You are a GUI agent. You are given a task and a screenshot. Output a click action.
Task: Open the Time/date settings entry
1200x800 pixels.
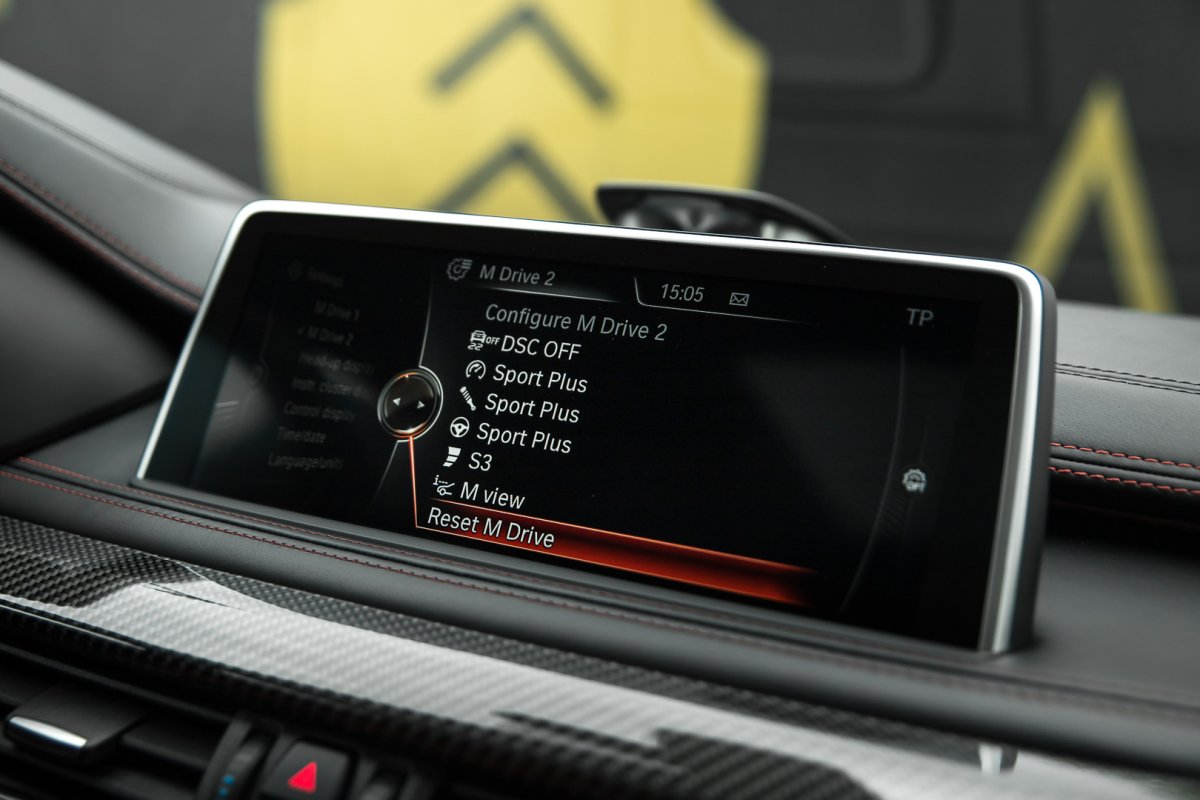coord(304,435)
